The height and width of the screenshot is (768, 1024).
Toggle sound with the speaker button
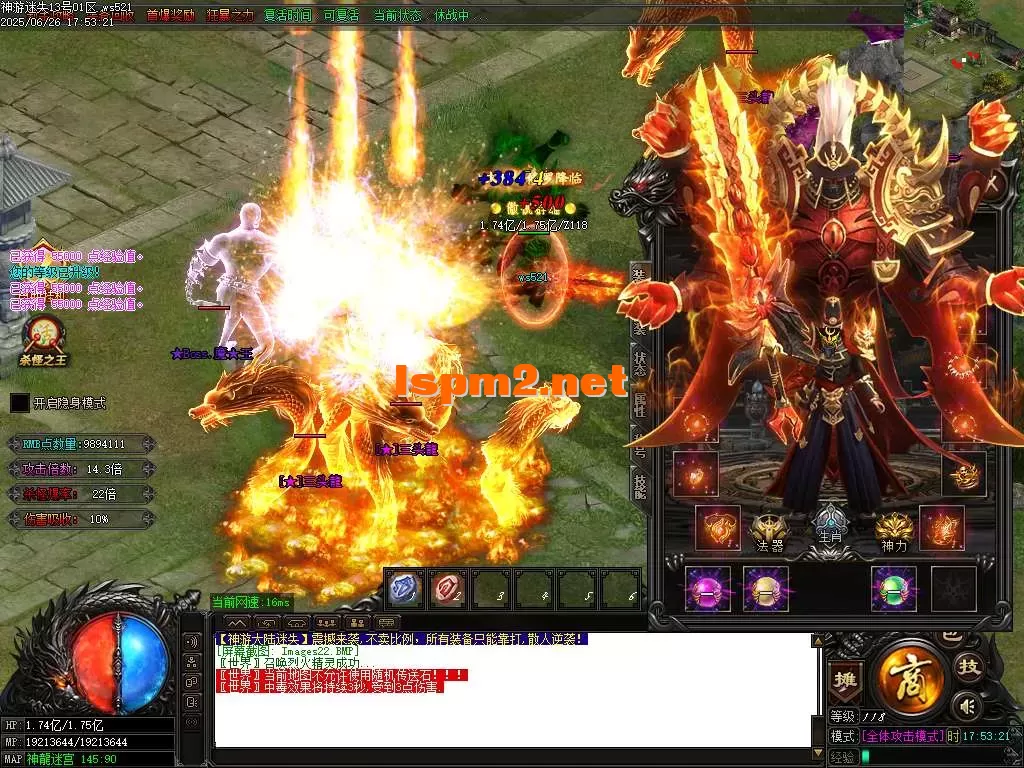click(x=966, y=706)
